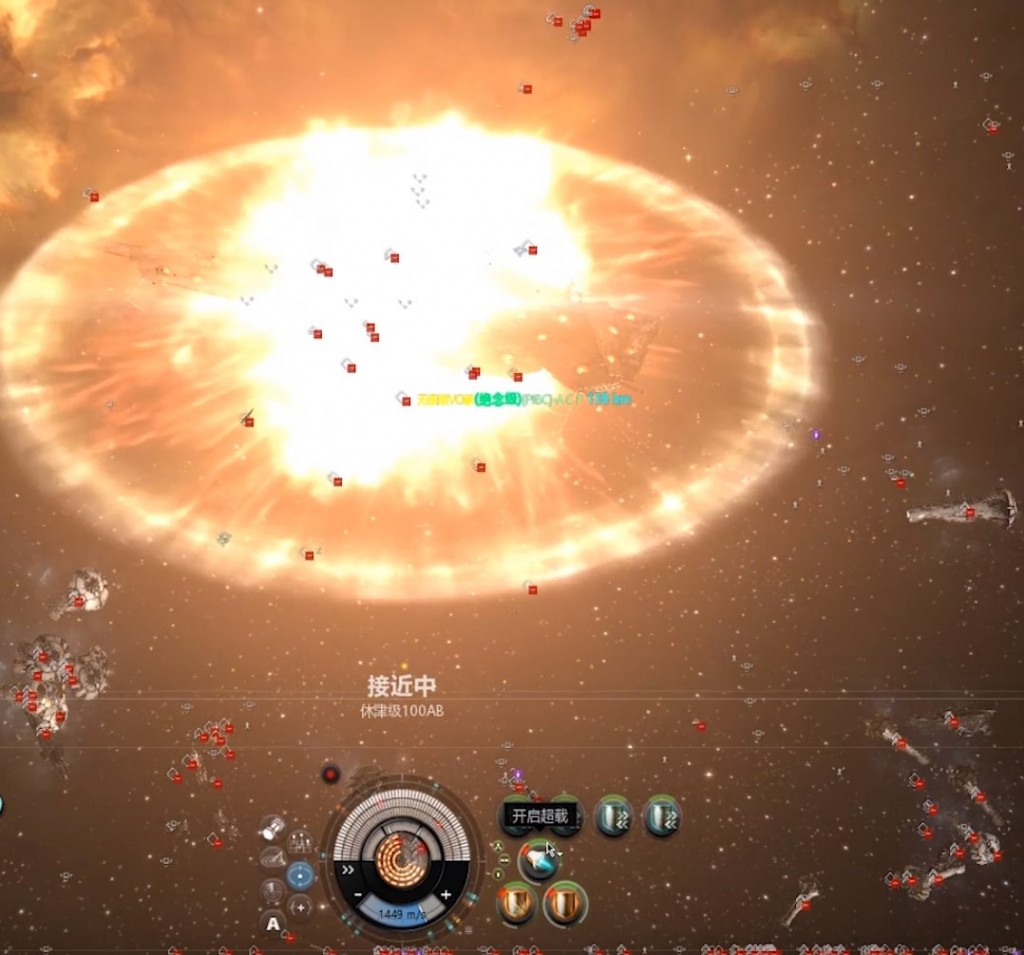
Task: Toggle the blue tactical overlay button
Action: [x=300, y=876]
